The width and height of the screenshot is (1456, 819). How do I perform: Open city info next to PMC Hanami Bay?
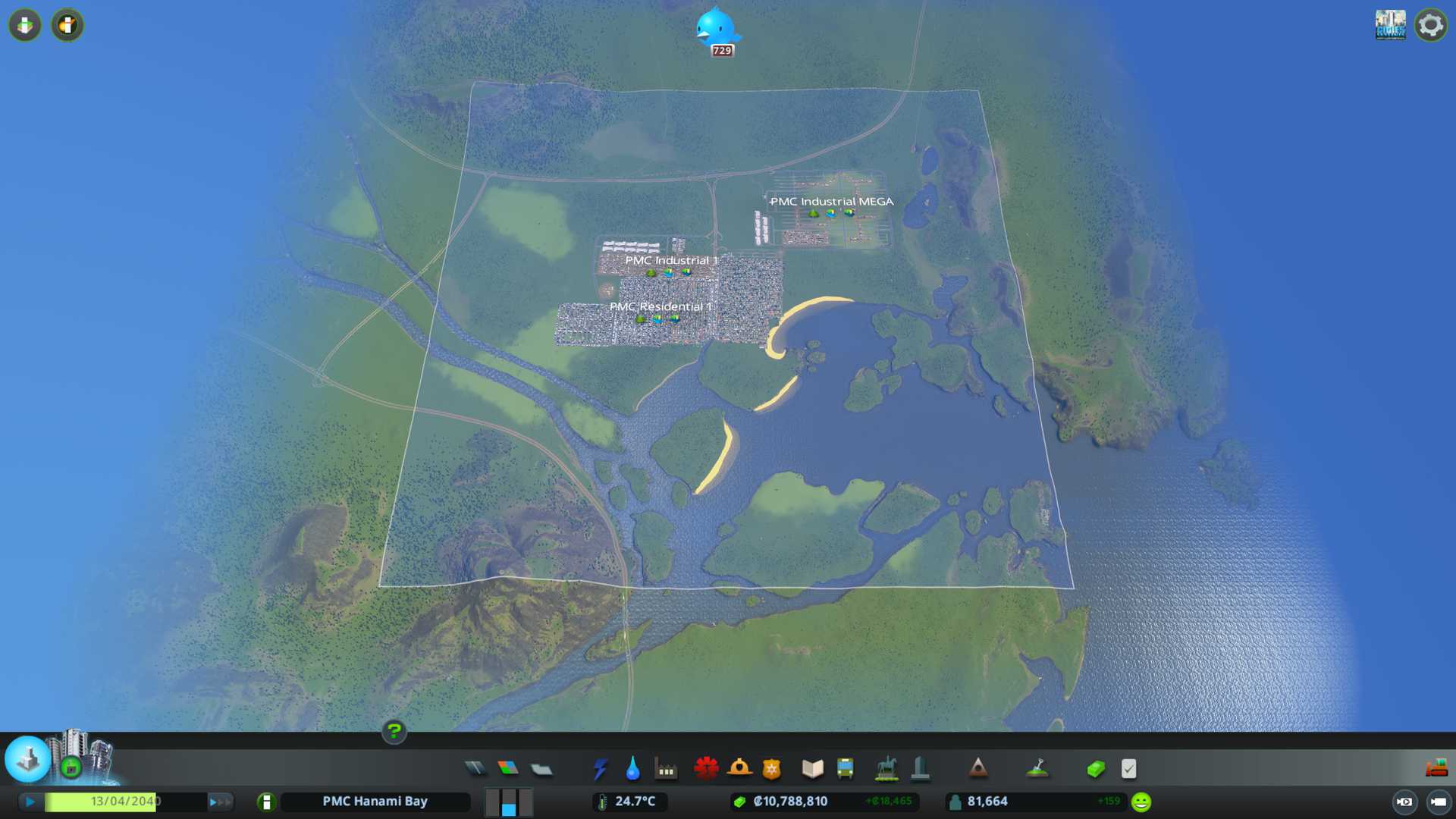coord(266,802)
